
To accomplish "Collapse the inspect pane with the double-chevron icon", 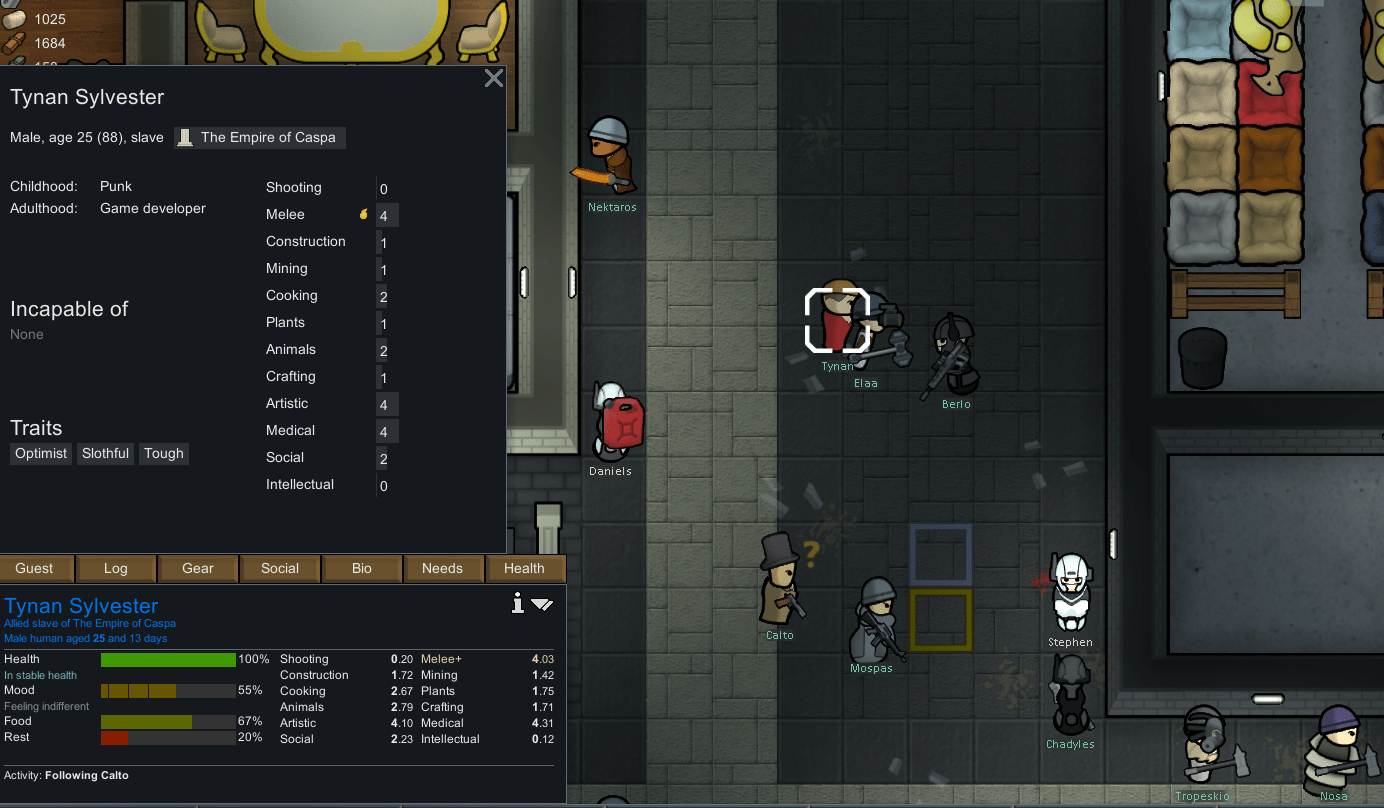I will point(543,604).
